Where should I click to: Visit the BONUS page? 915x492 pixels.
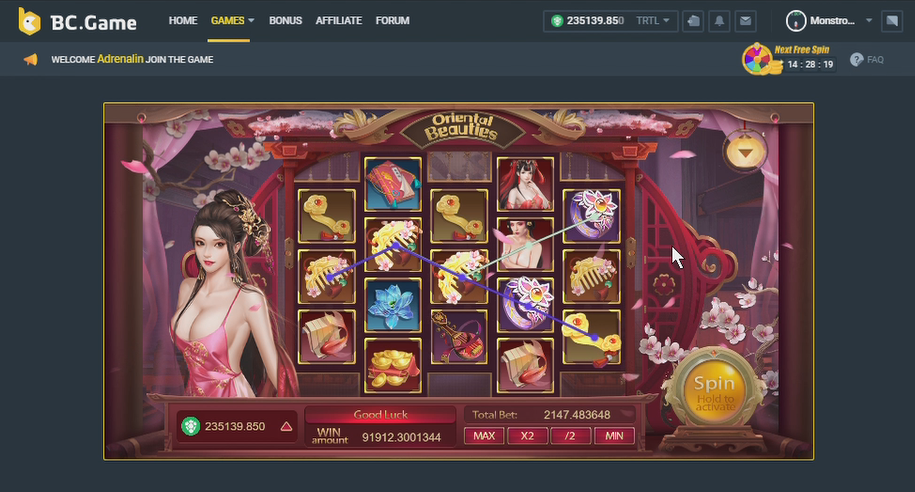click(285, 20)
